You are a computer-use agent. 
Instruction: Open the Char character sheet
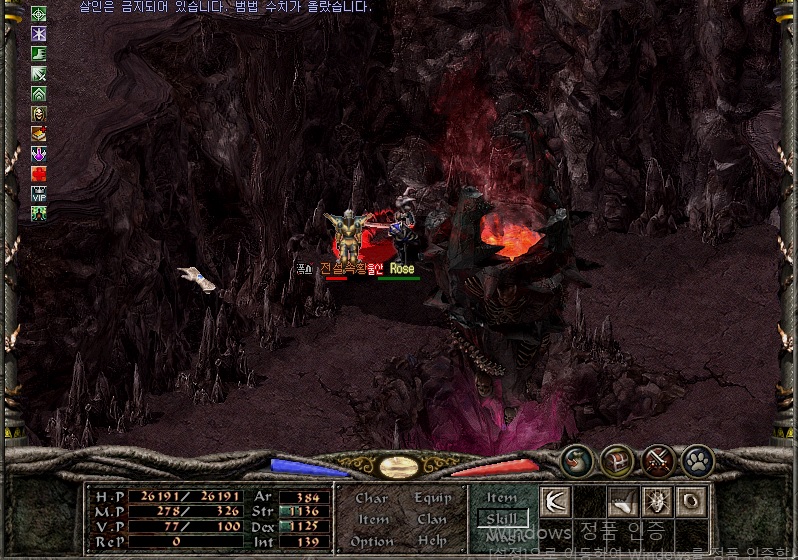[371, 498]
